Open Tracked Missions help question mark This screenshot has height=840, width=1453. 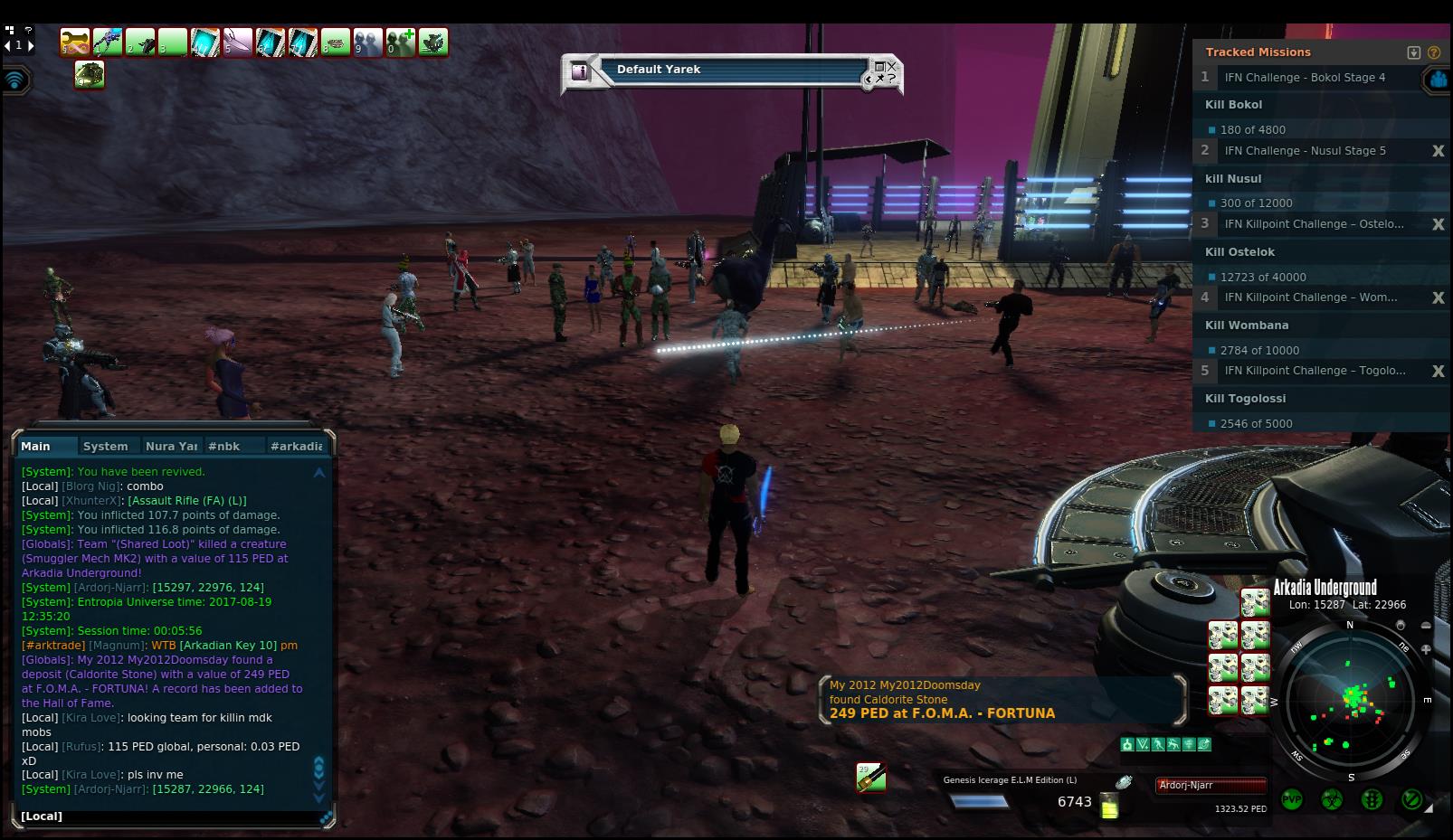pos(1434,52)
